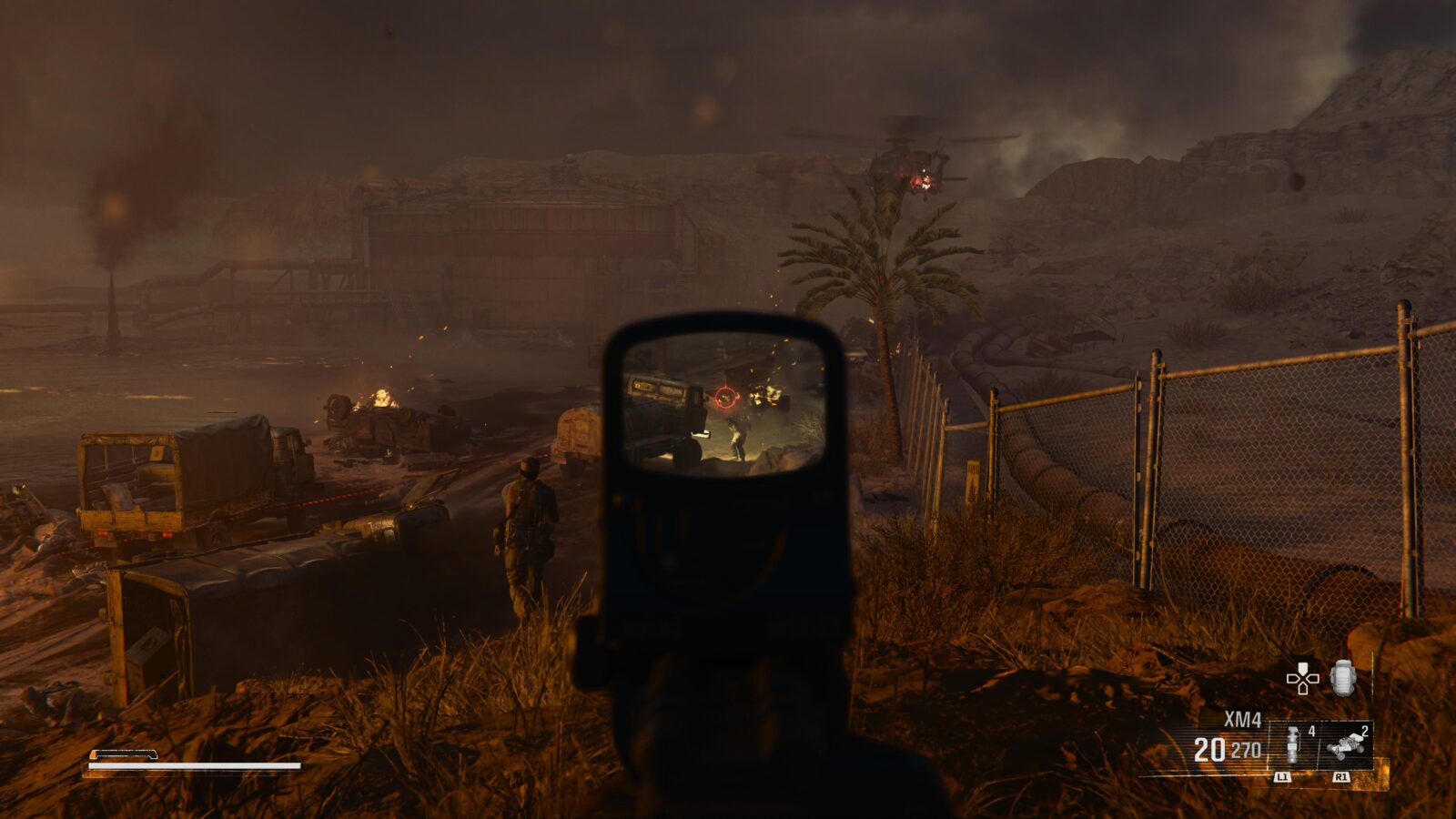The width and height of the screenshot is (1456, 819).
Task: Select the tactical grenade slot
Action: coord(1292,745)
